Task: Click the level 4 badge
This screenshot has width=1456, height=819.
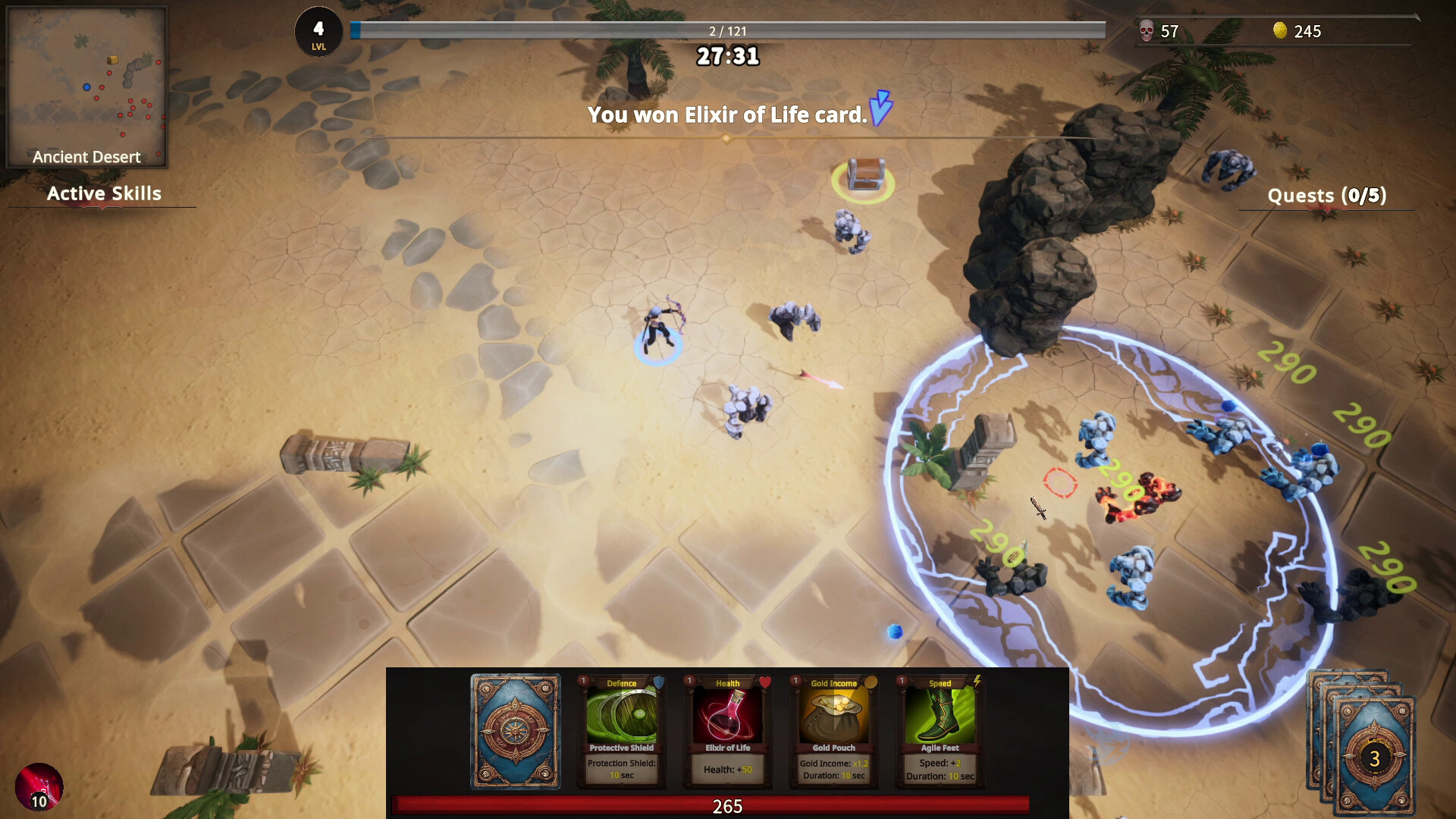Action: pos(318,33)
